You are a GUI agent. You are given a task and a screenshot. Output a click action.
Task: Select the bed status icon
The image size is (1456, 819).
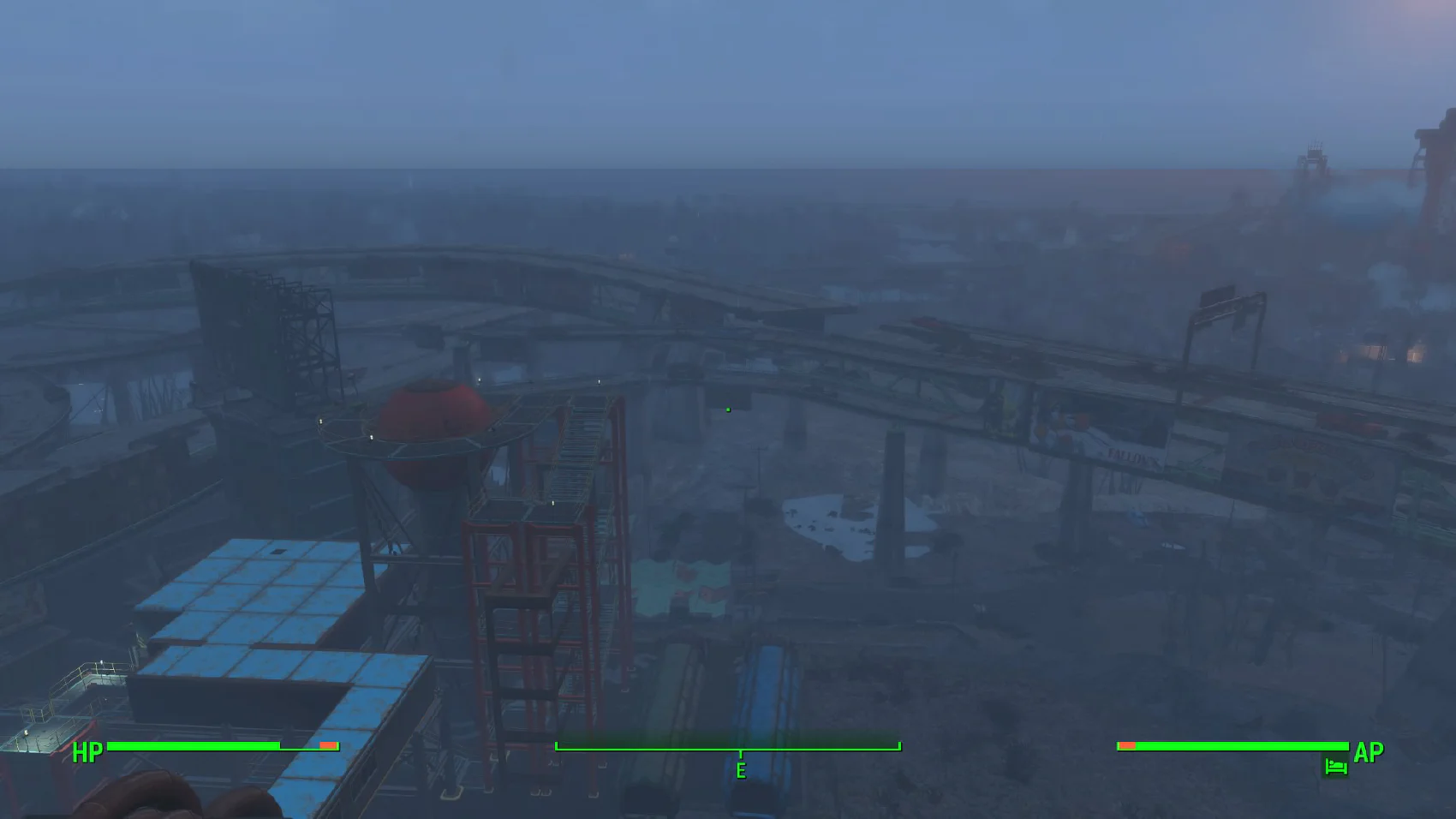coord(1335,767)
